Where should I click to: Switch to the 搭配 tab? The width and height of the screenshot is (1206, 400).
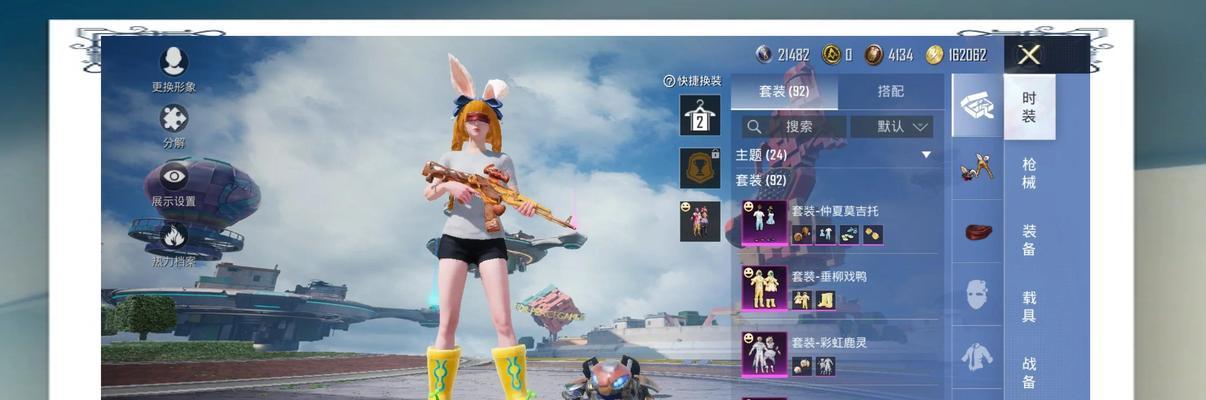(x=891, y=91)
